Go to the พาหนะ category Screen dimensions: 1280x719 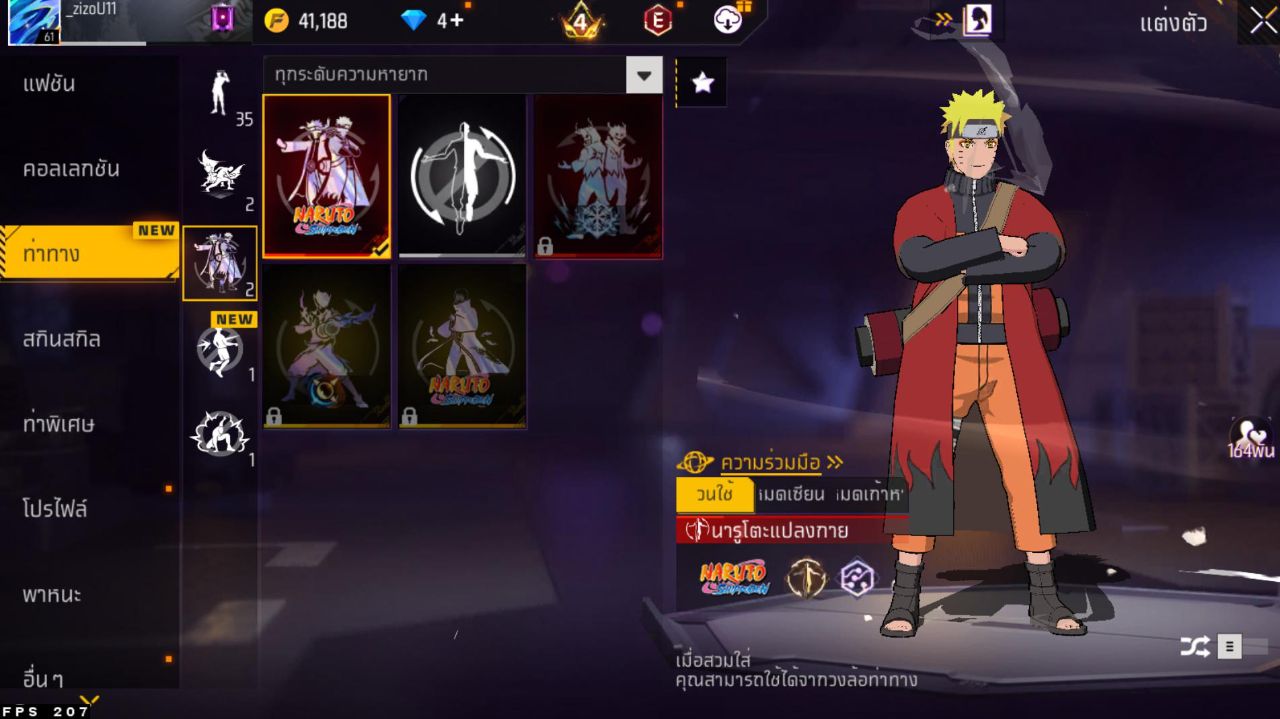(x=52, y=595)
